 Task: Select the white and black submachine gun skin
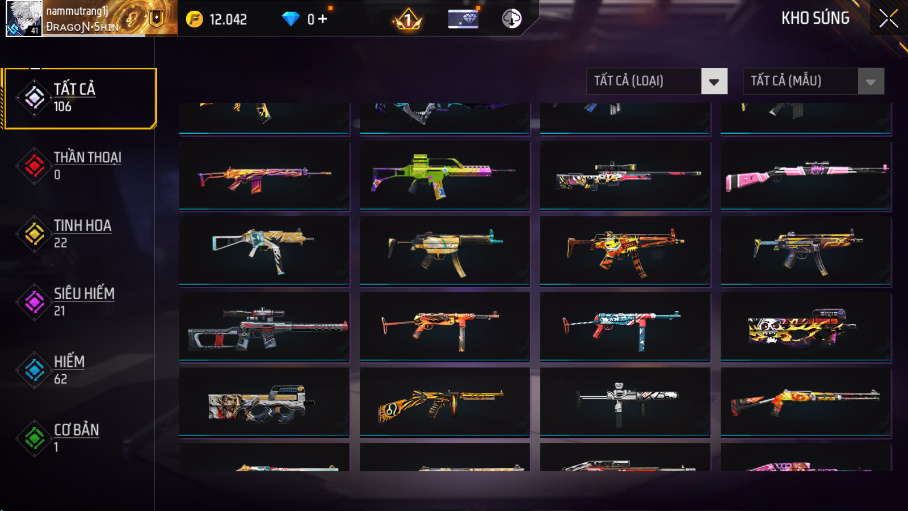point(625,402)
